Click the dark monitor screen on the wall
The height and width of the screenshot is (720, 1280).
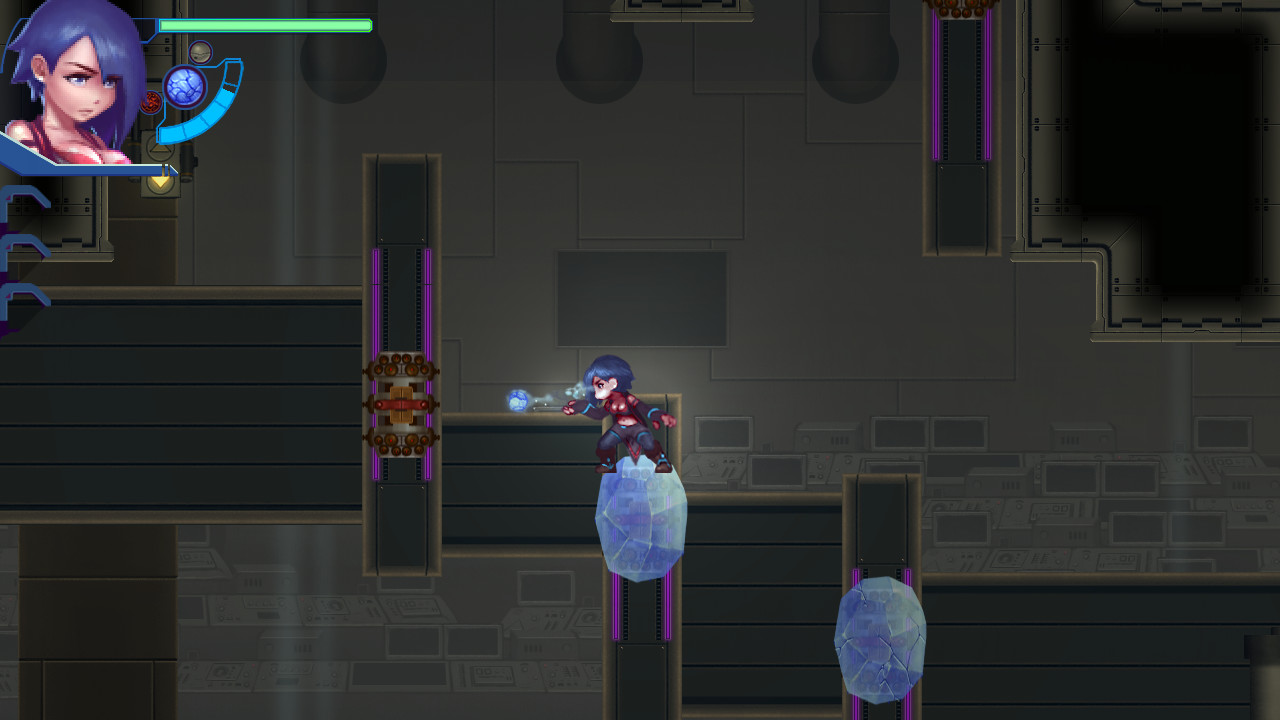coord(640,295)
